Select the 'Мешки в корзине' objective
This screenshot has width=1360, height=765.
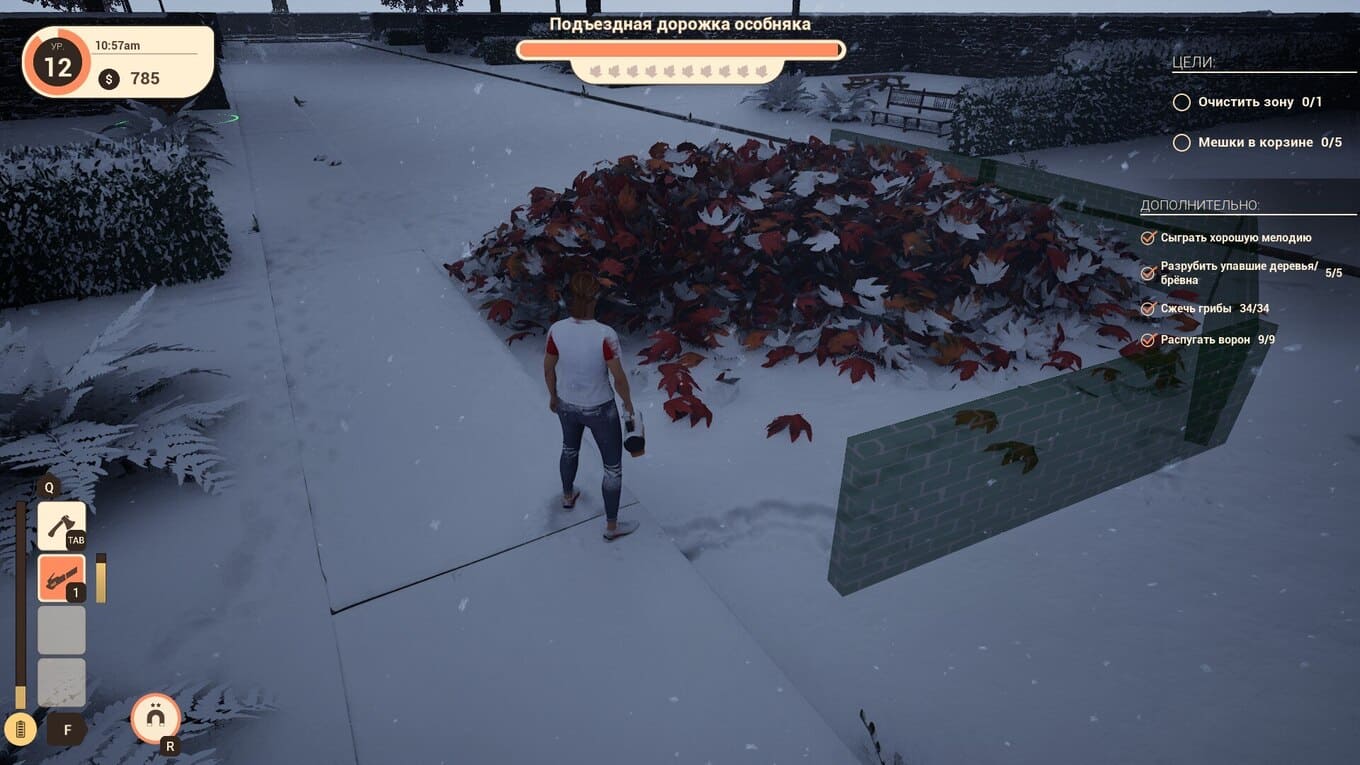(1258, 143)
